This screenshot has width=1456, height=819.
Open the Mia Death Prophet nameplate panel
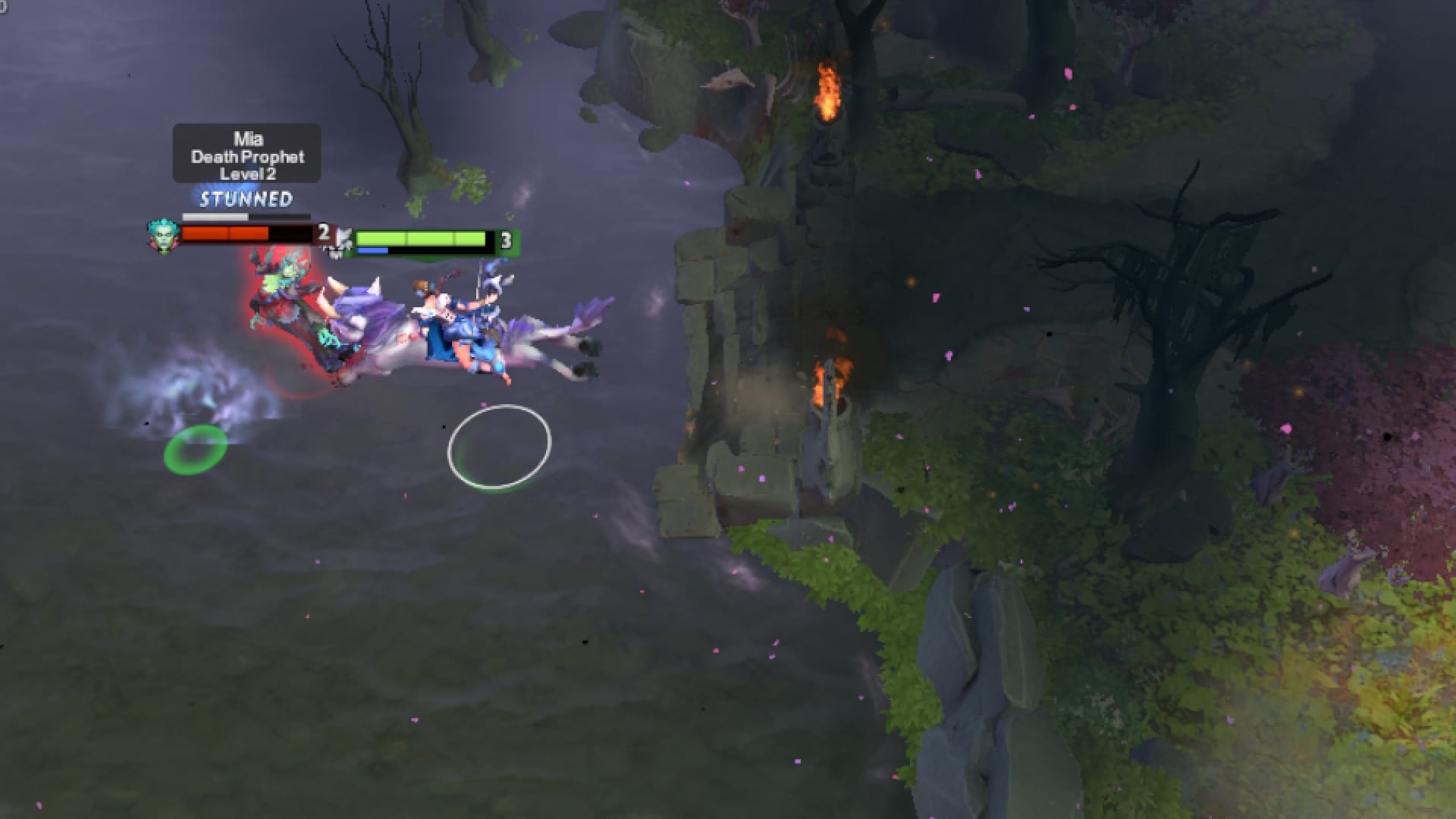point(246,155)
